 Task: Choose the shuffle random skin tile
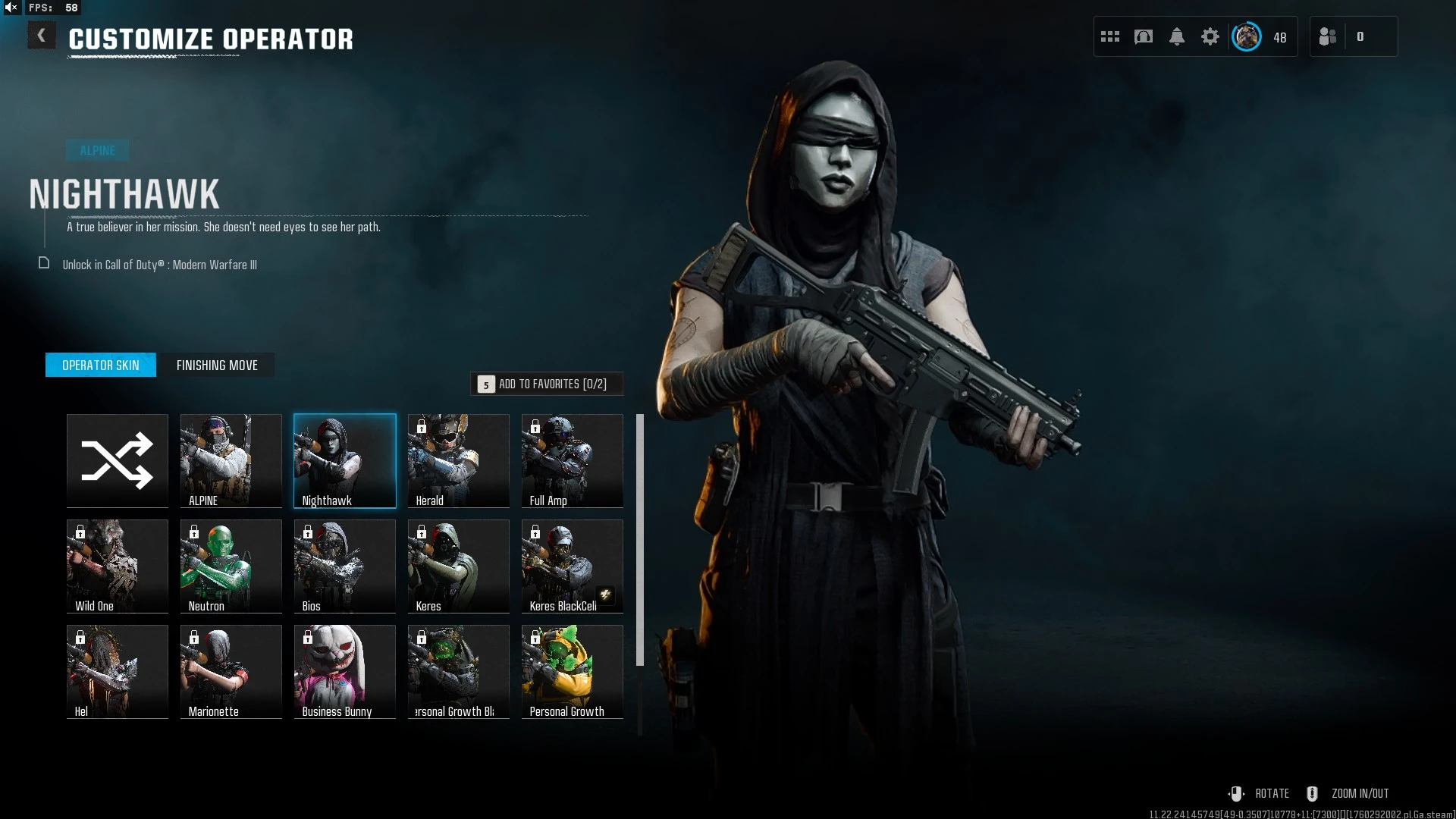click(118, 460)
